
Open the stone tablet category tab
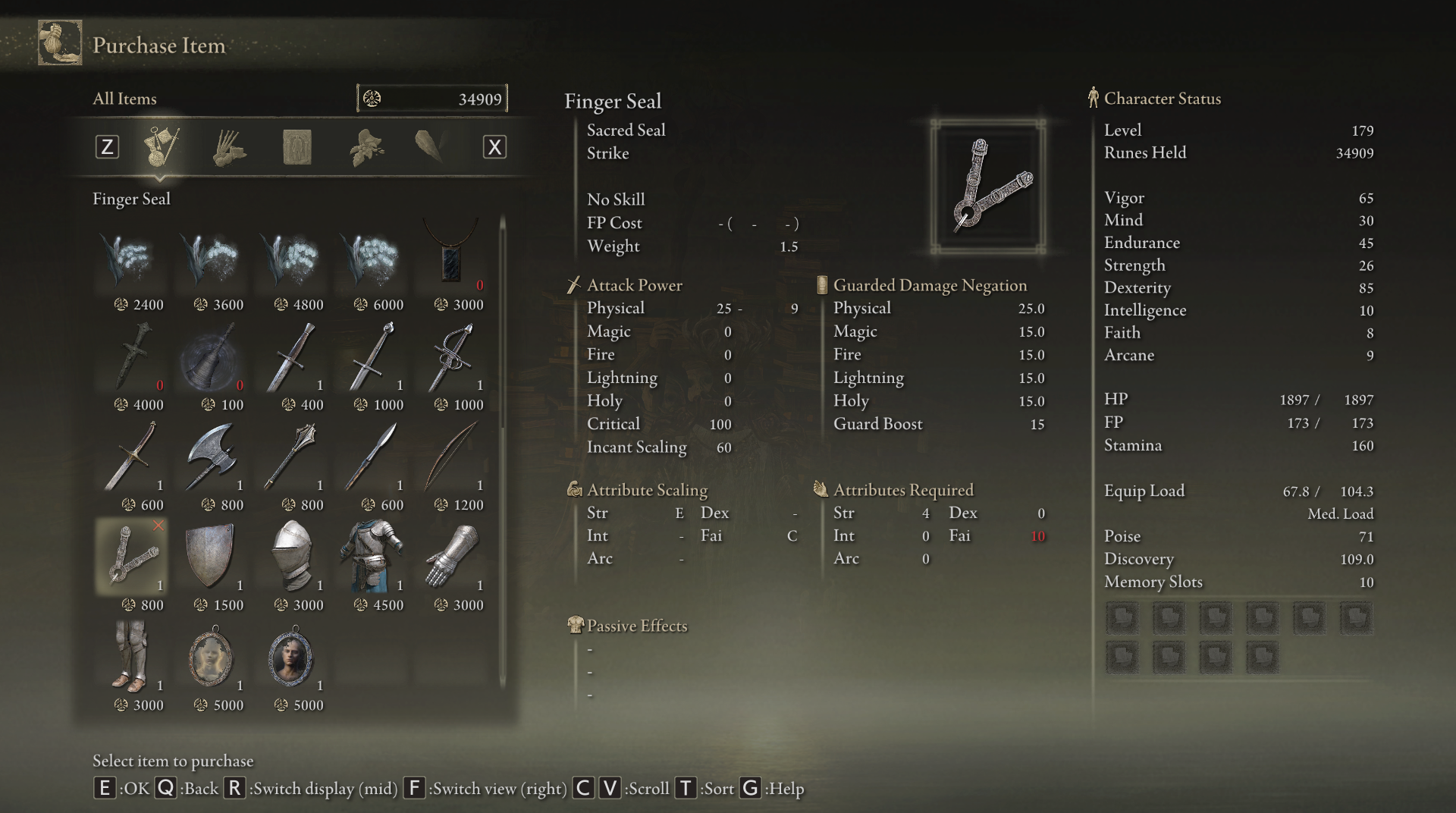click(x=297, y=147)
